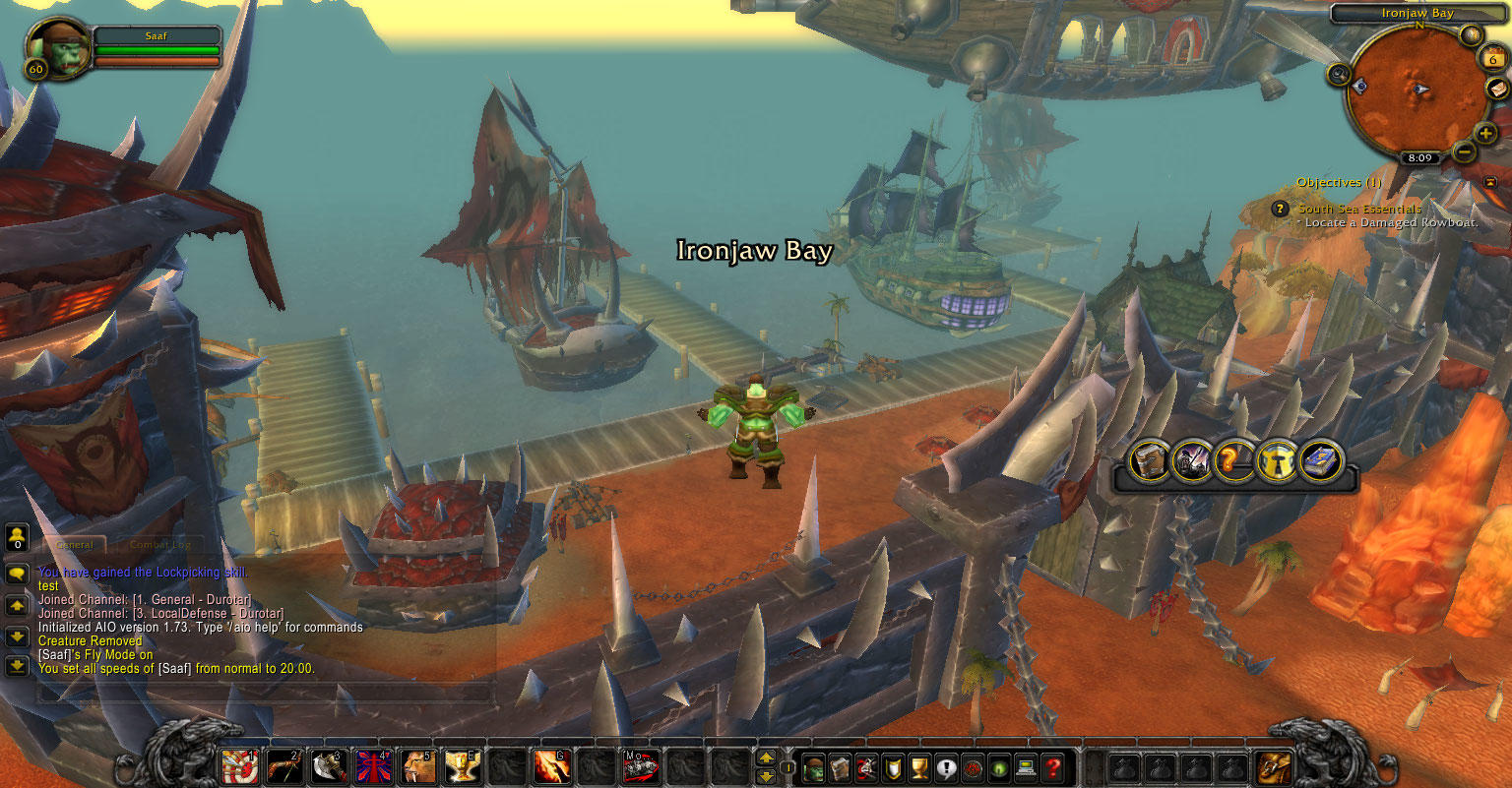1512x788 pixels.
Task: Open the social friends button above chat
Action: pos(17,538)
